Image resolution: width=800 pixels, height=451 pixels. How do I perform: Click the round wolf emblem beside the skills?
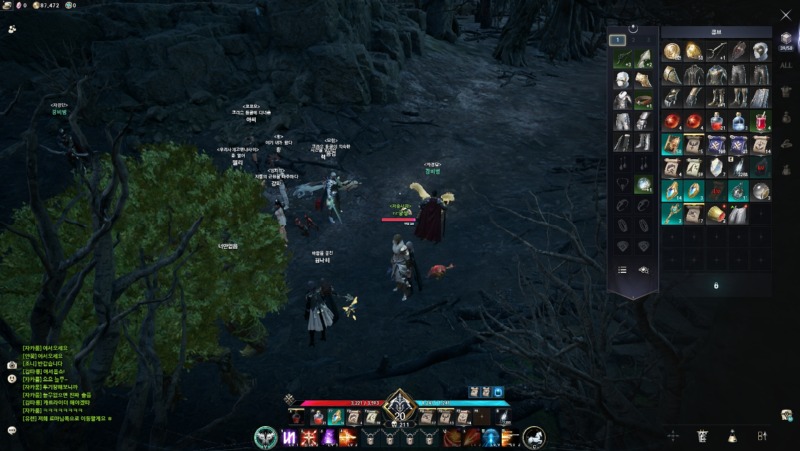pos(265,437)
